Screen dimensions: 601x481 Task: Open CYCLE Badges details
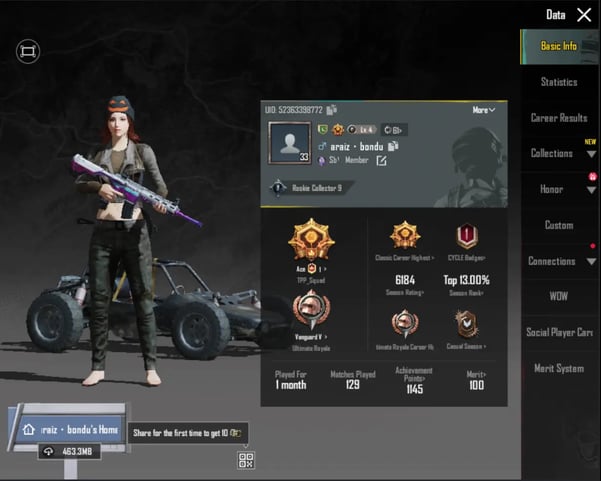[466, 238]
